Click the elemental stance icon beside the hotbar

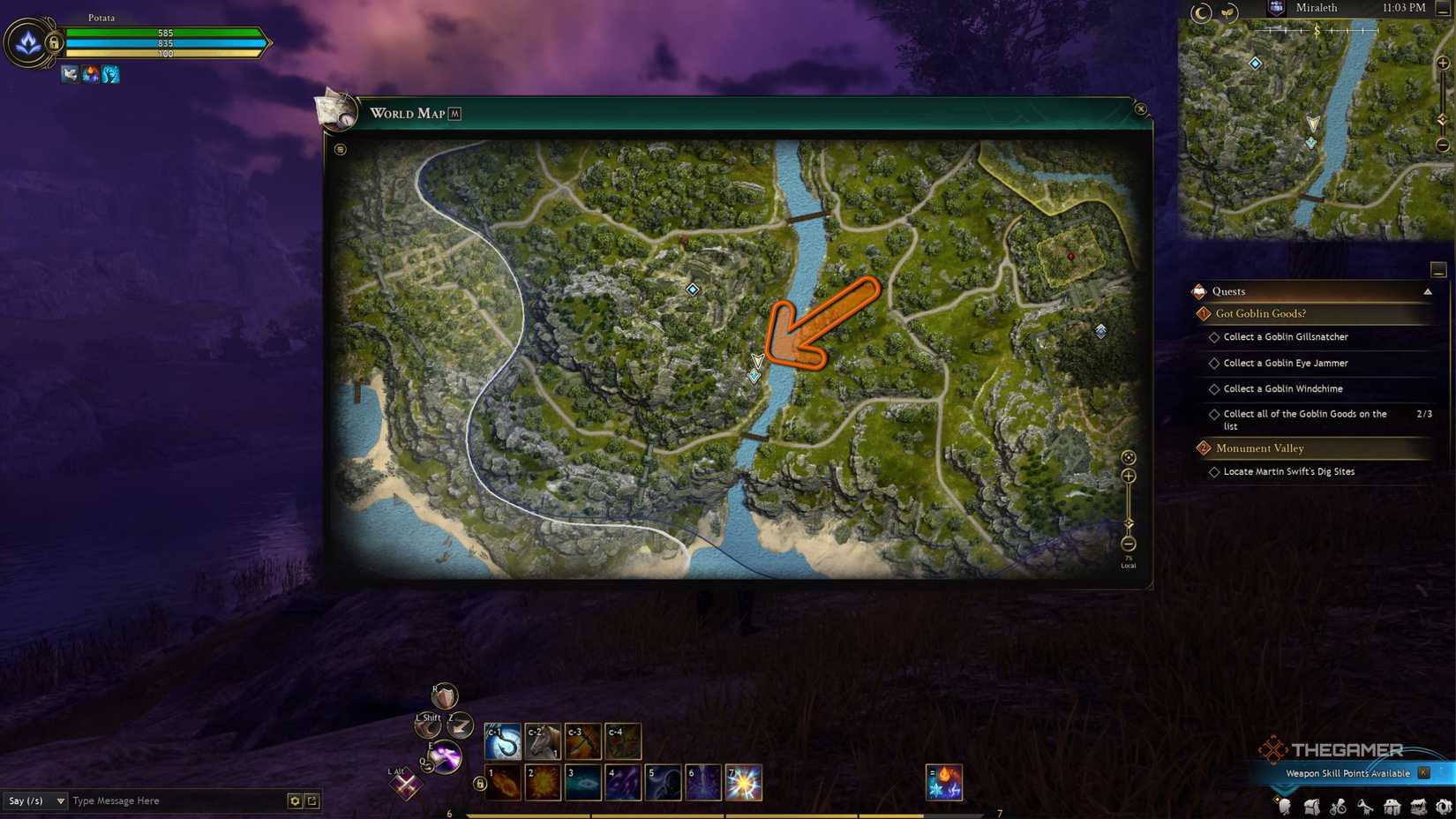[x=944, y=783]
